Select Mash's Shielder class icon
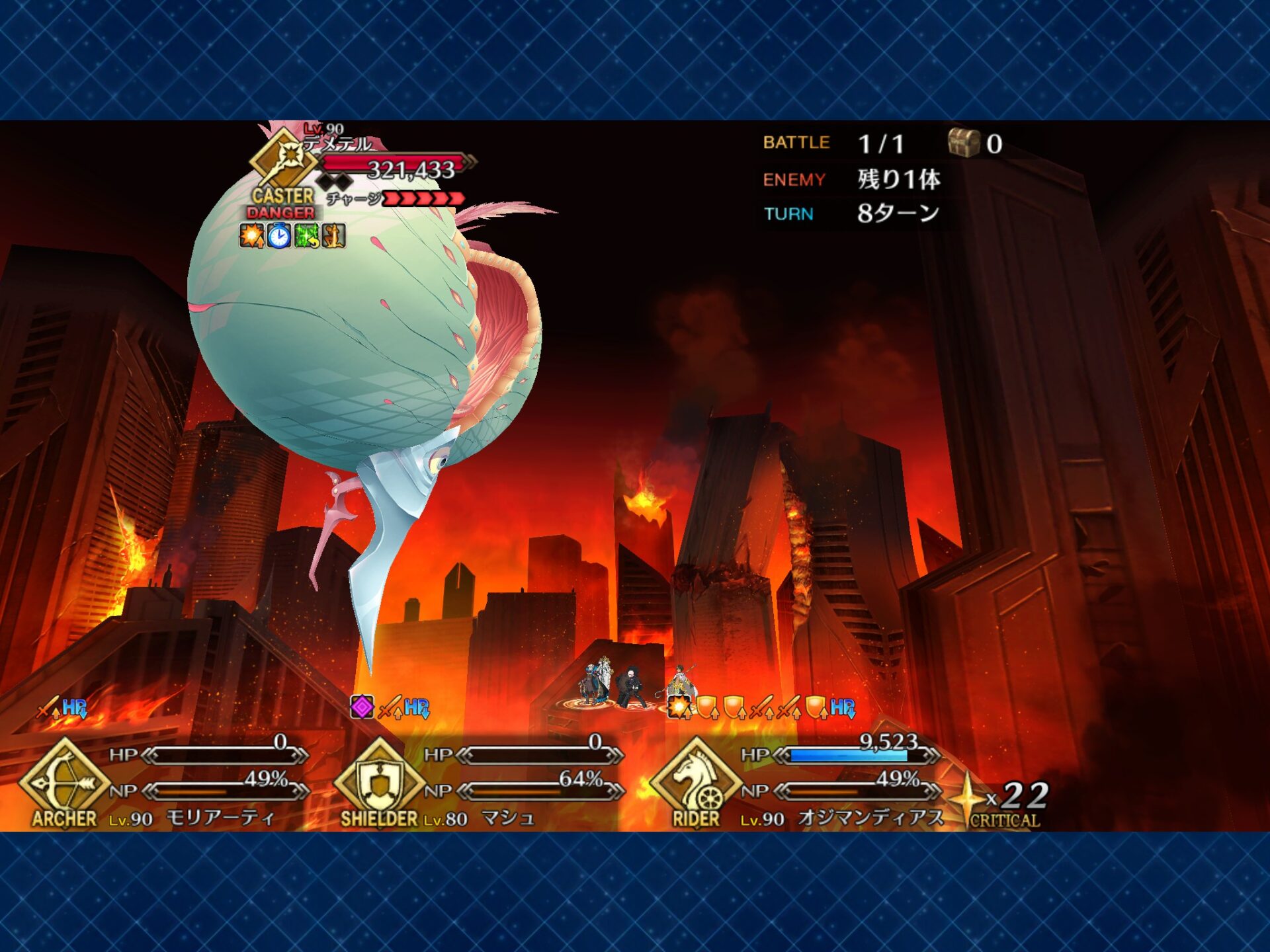Screen dimensions: 1270x952 click(x=380, y=782)
